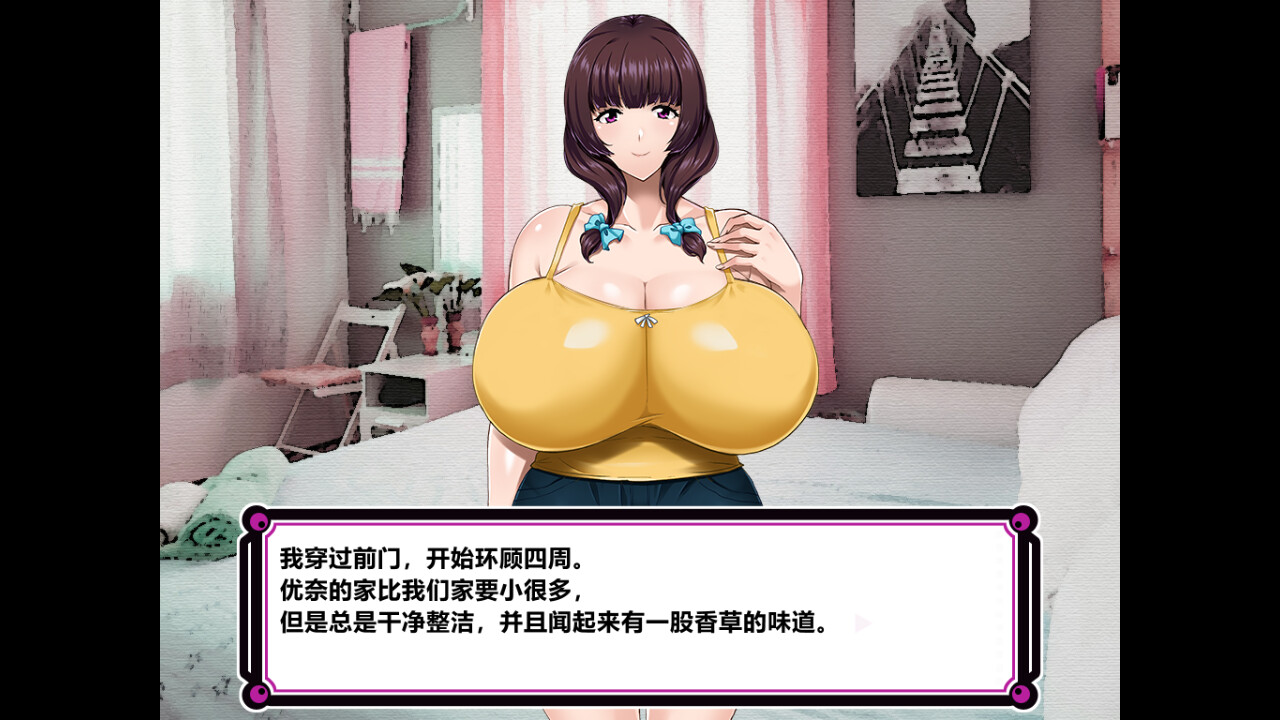Click the top-right dialogue box corner ornament
Image resolution: width=1280 pixels, height=720 pixels.
point(1020,520)
